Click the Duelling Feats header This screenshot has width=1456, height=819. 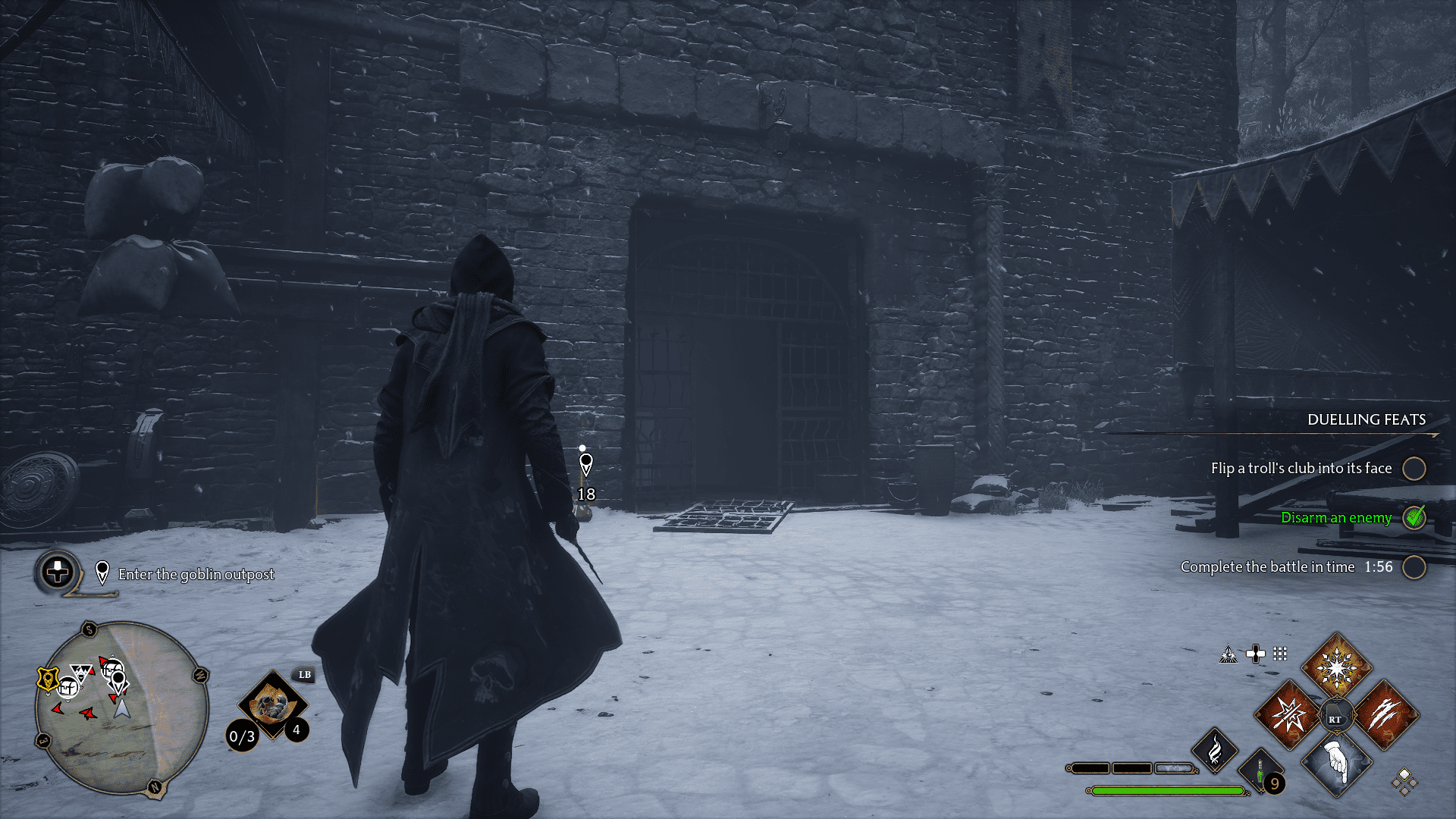pos(1366,420)
